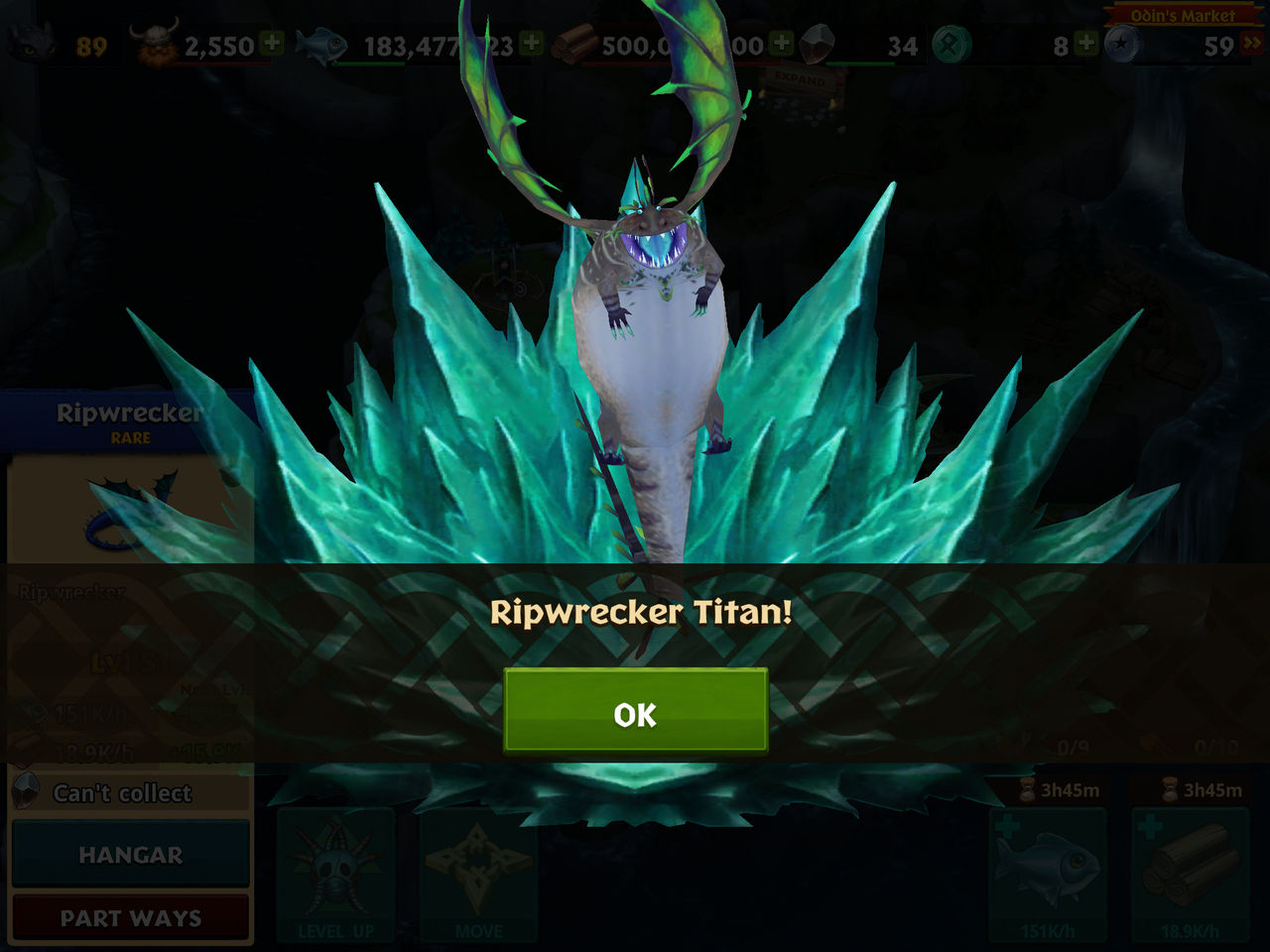Select the LEVEL UP dragon skull icon
The image size is (1270, 952).
[x=334, y=866]
